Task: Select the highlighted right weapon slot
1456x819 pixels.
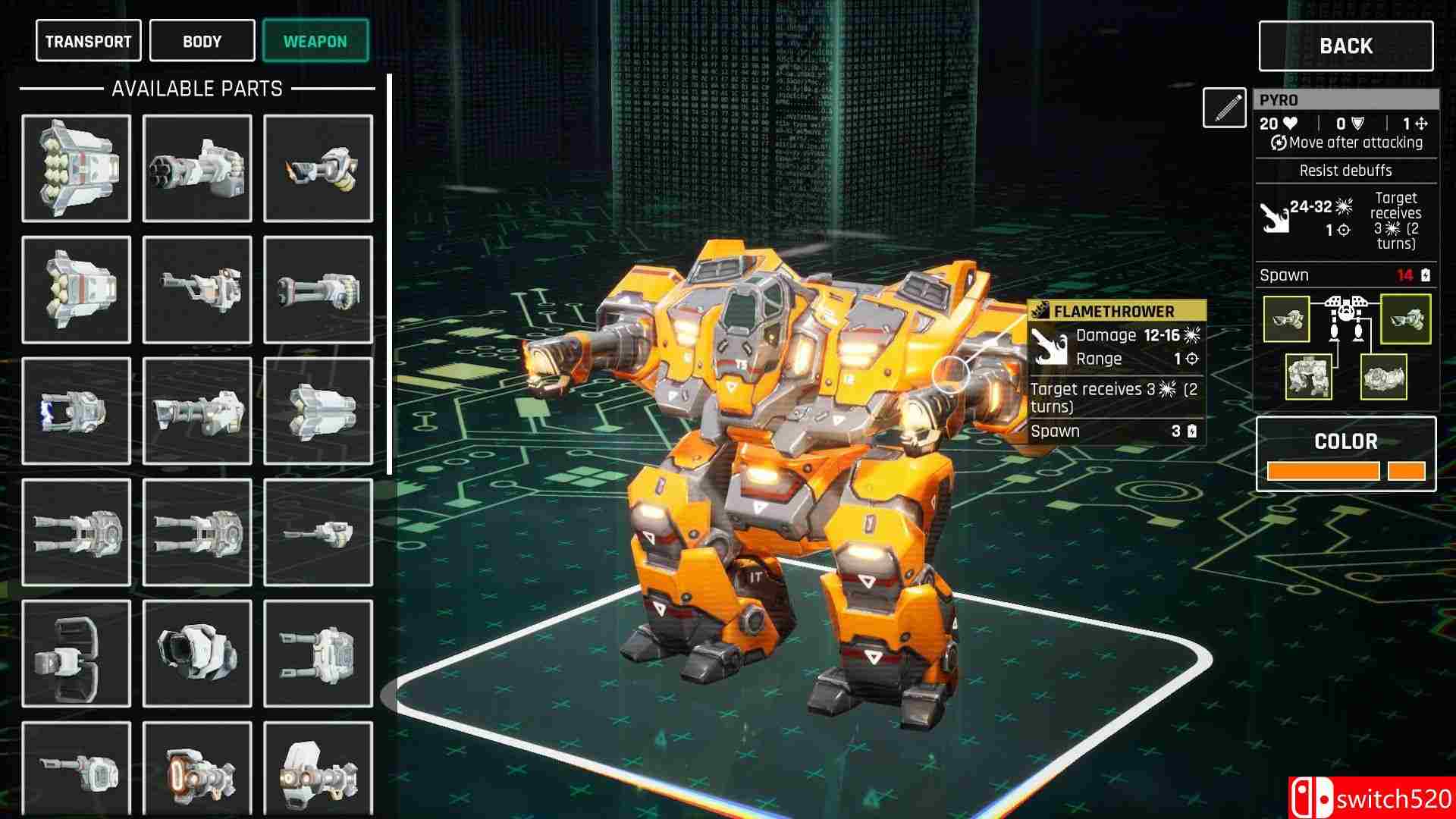Action: (1405, 319)
